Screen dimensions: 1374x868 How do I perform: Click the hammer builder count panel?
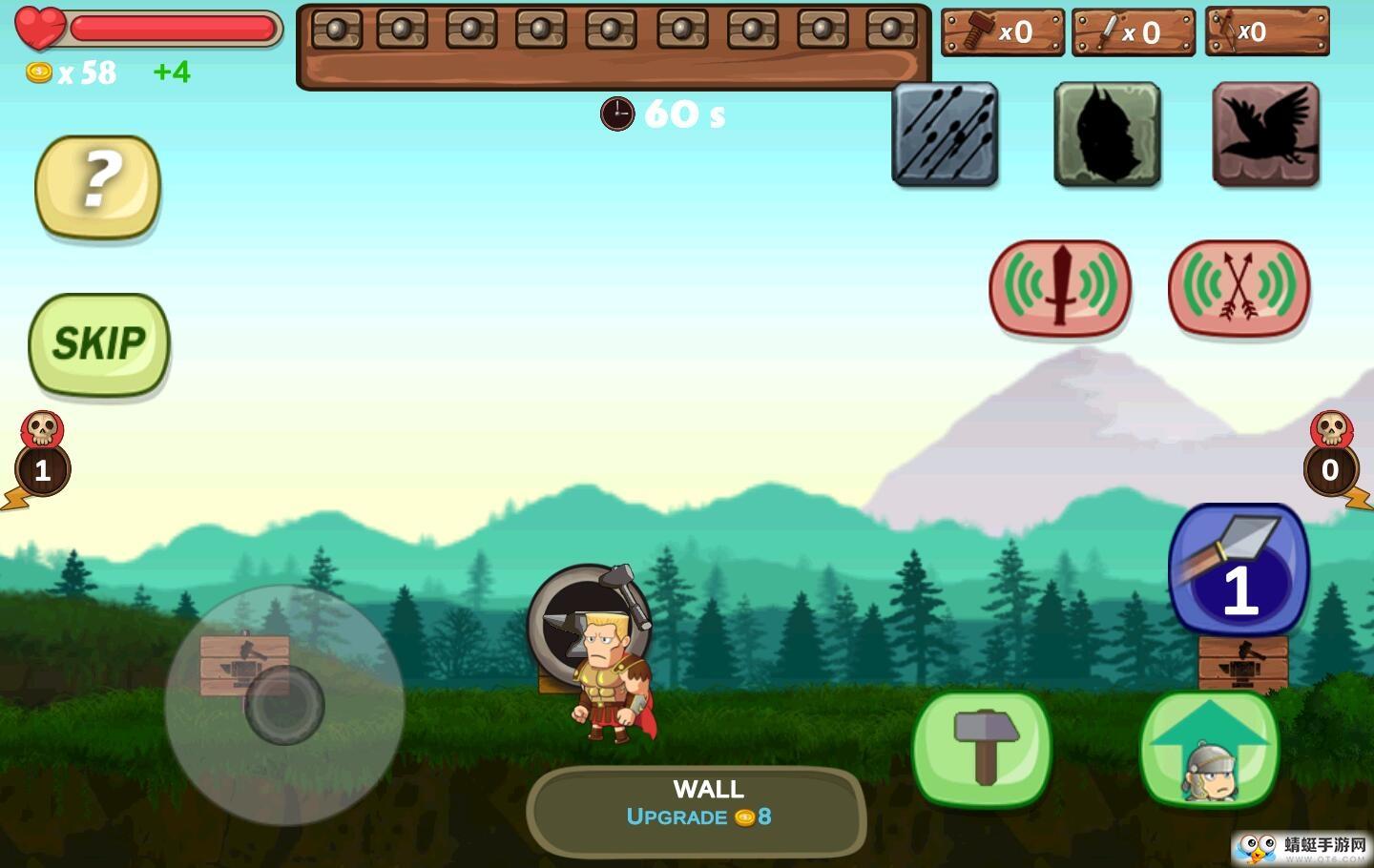pyautogui.click(x=1002, y=32)
